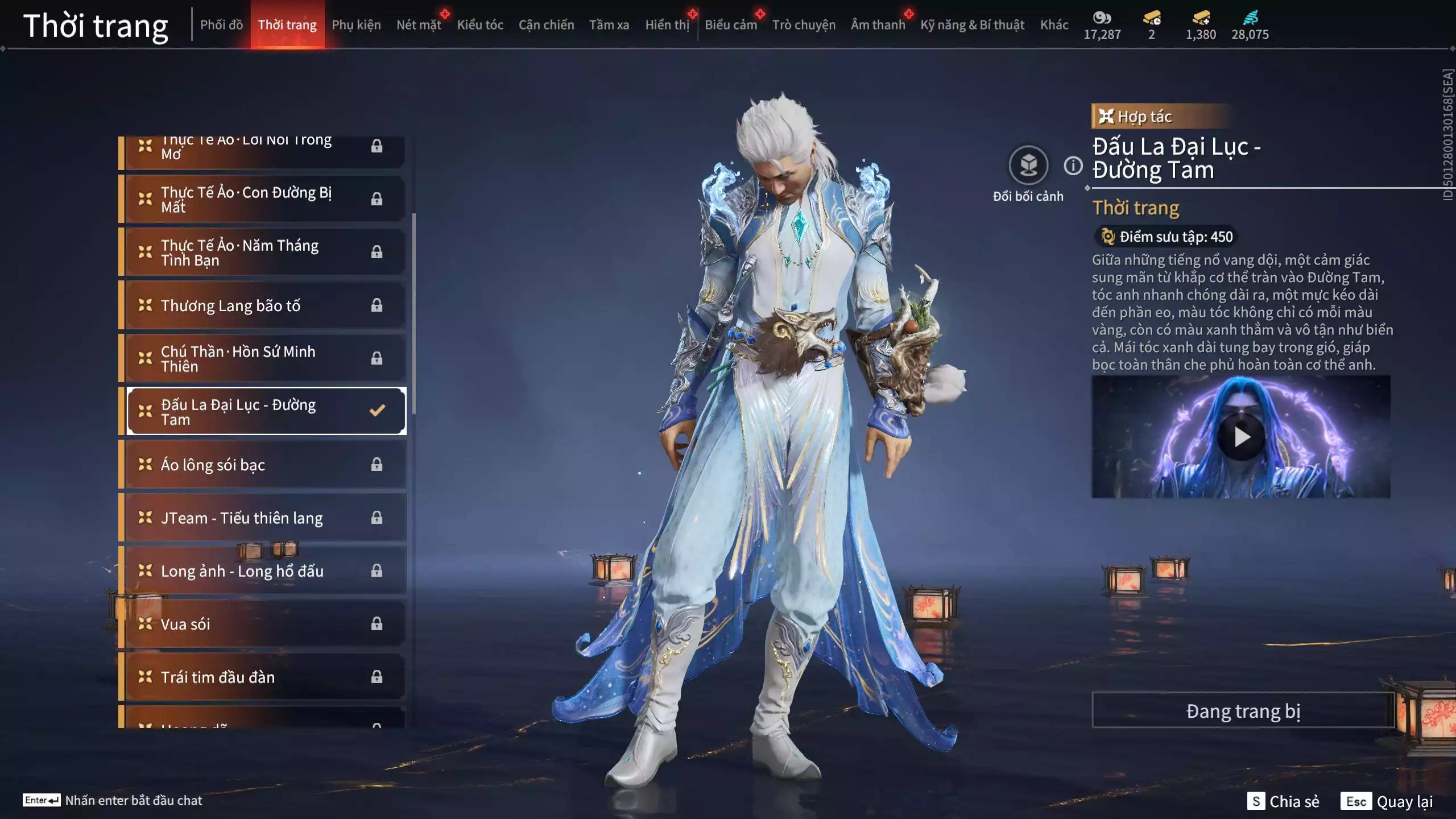Switch to the Tầm xa tab
1456x819 pixels.
tap(609, 25)
